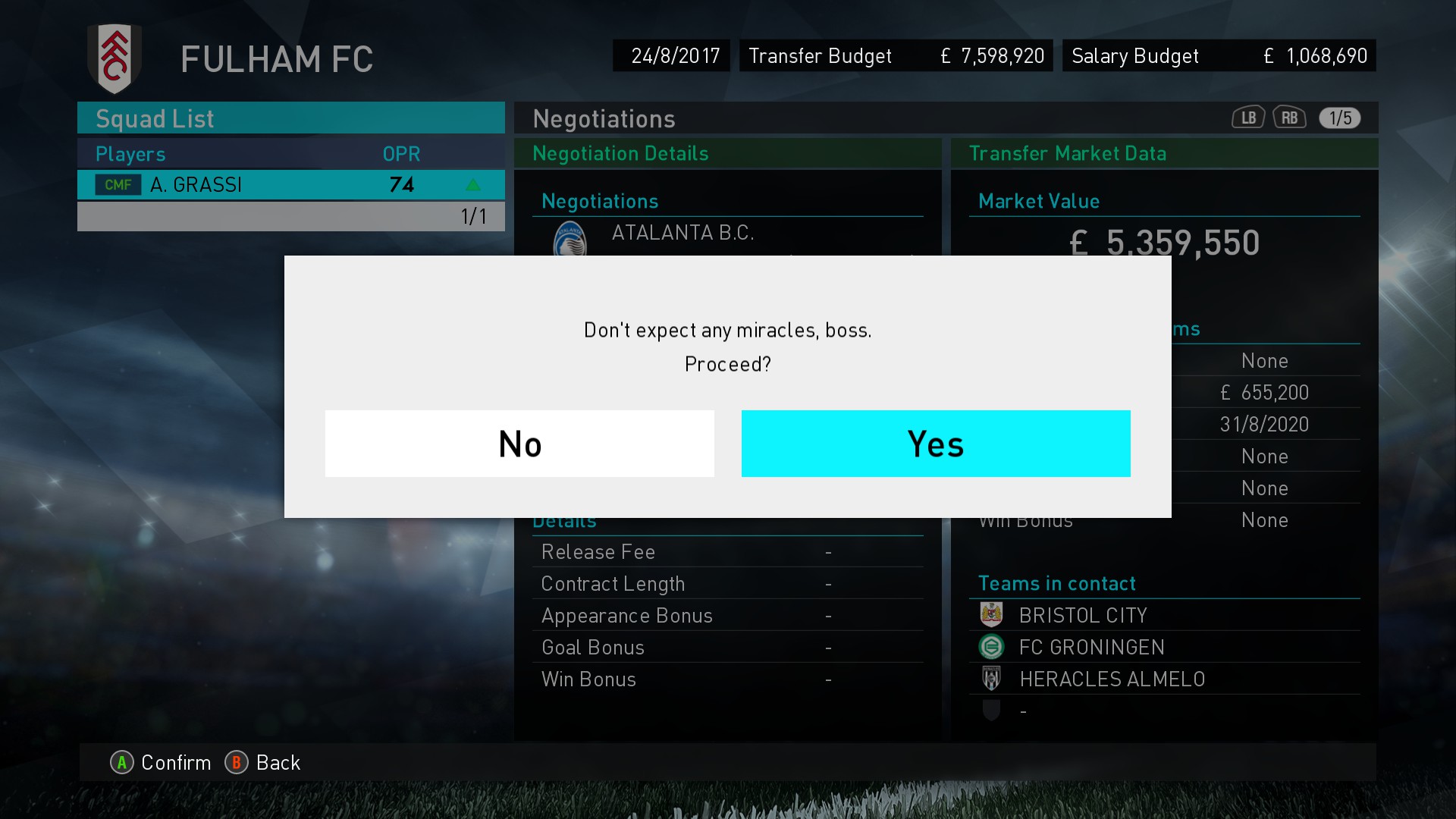The height and width of the screenshot is (819, 1456).
Task: Select Bristol City in teams in contact
Action: 1082,615
